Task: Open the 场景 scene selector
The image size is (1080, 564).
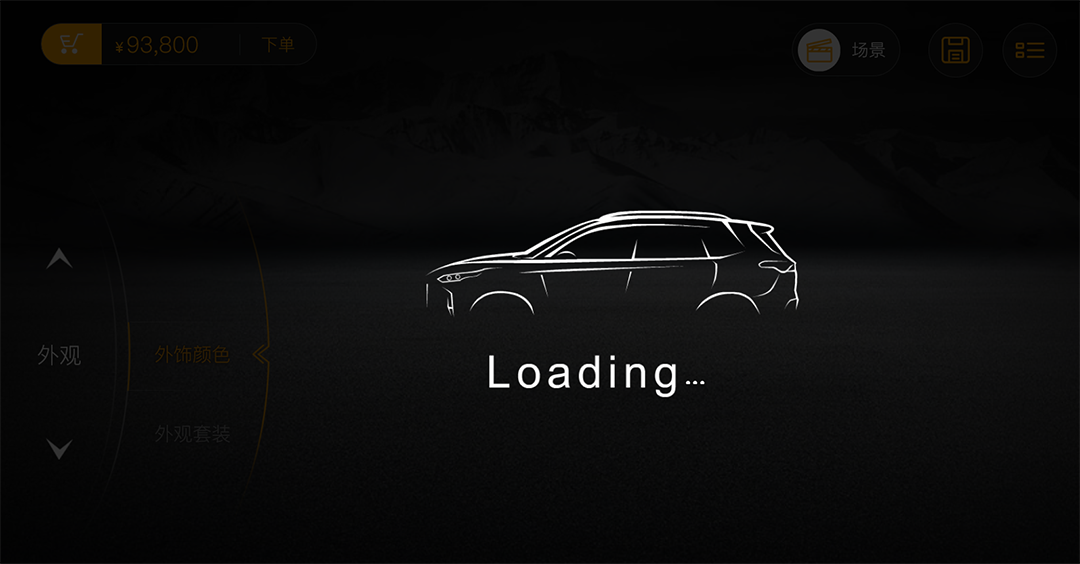Action: tap(846, 50)
